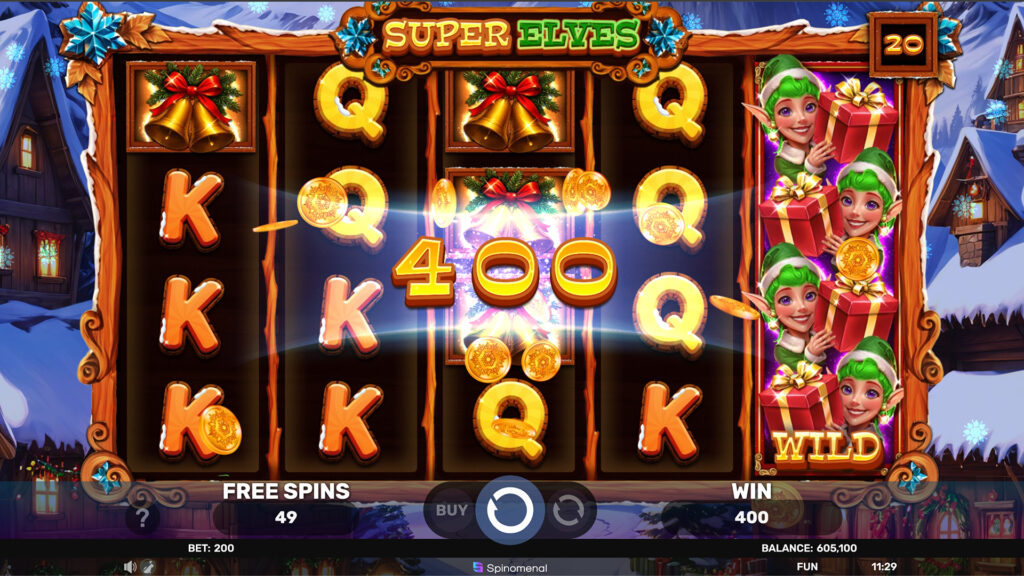Screen dimensions: 1024x576
Task: Open the question mark help info
Action: click(x=143, y=518)
